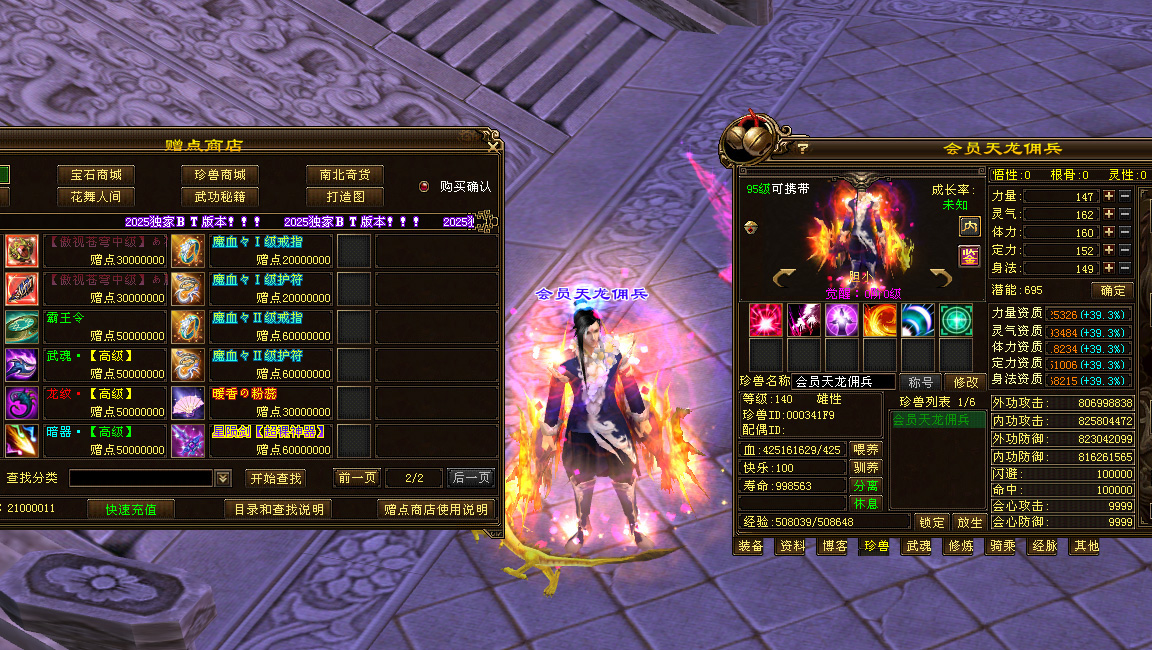
Task: Switch to the 珍兽商城 pet shop category
Action: tap(220, 175)
